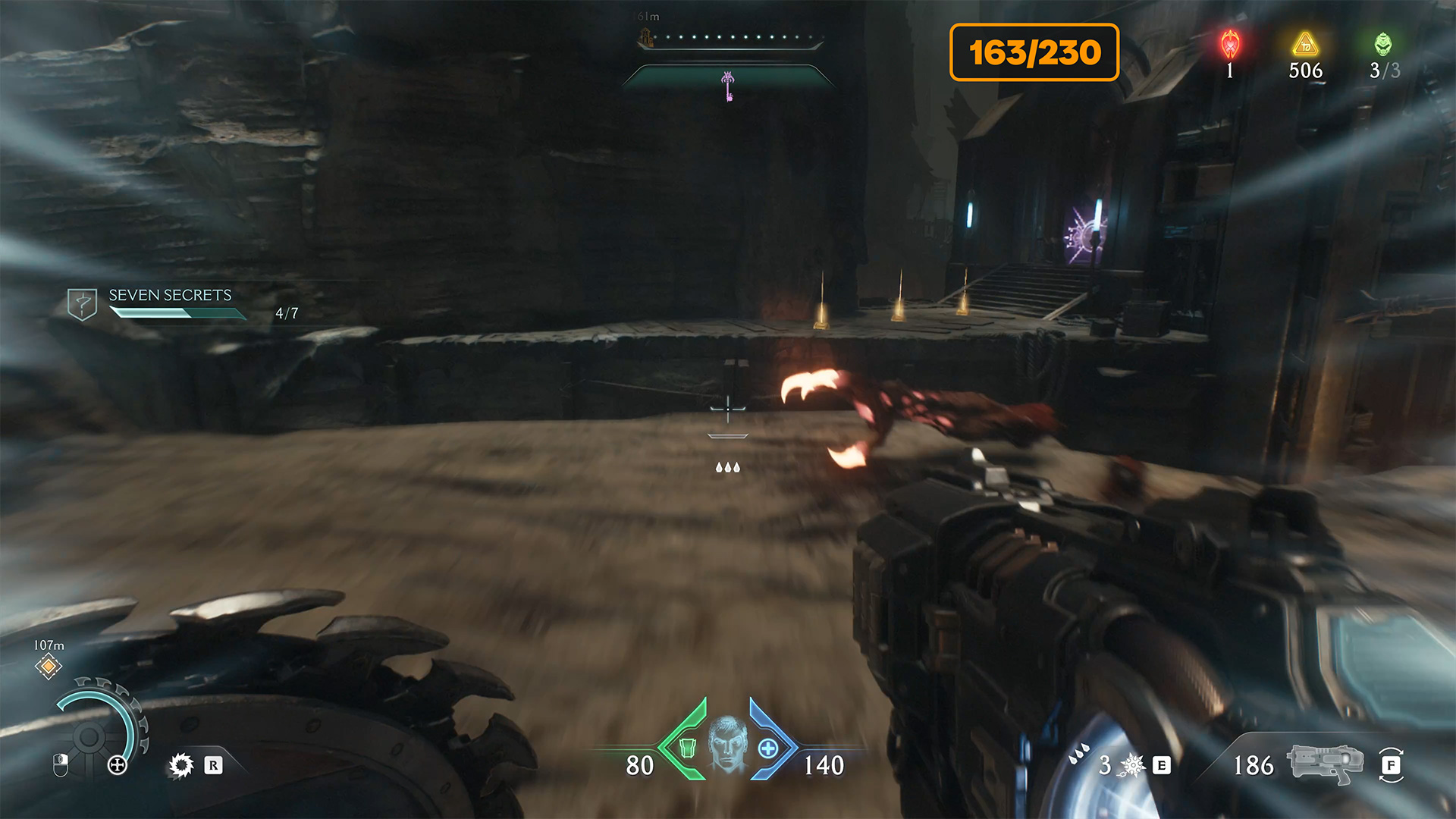Select the blue health cross icon

(768, 748)
